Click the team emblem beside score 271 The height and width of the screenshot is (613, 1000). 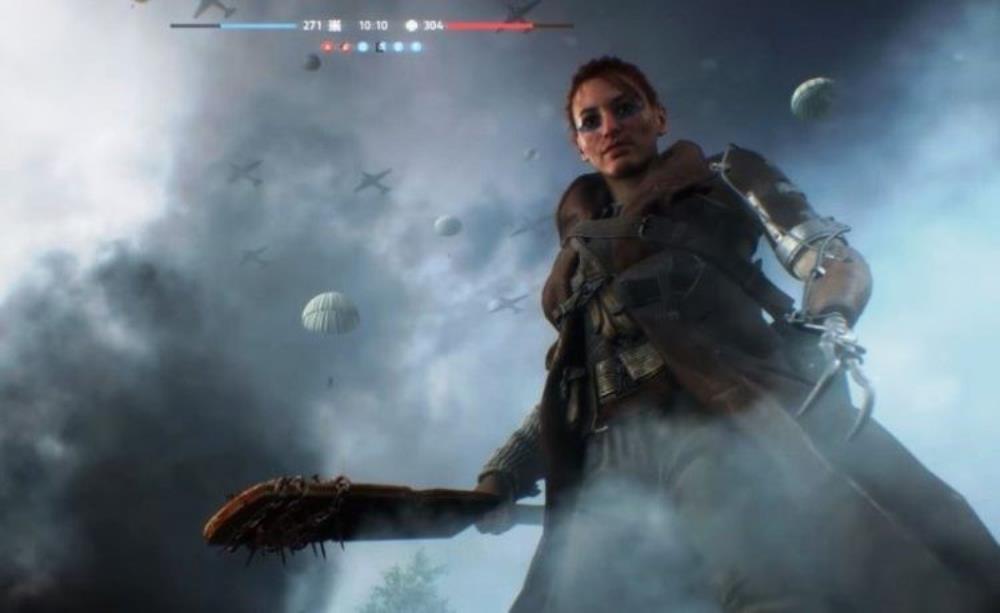(335, 25)
